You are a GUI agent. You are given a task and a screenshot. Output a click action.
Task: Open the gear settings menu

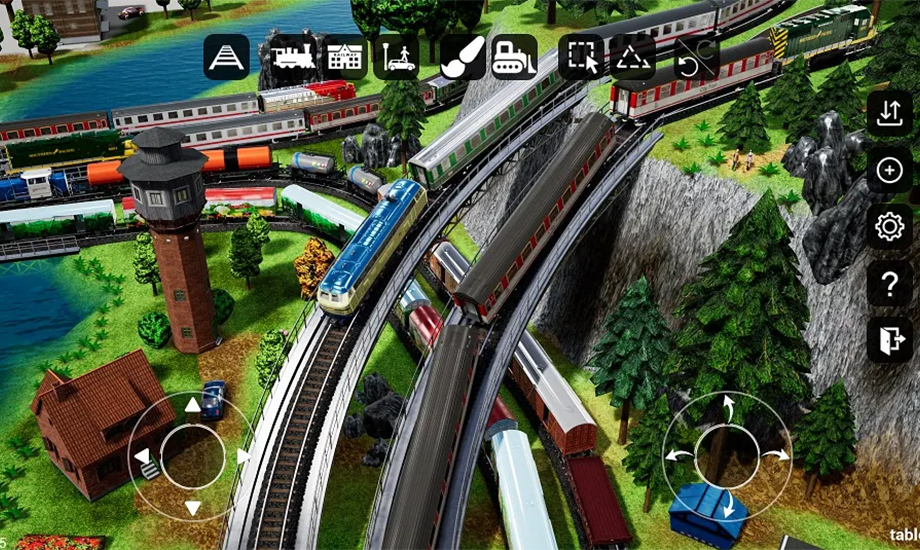tap(889, 227)
